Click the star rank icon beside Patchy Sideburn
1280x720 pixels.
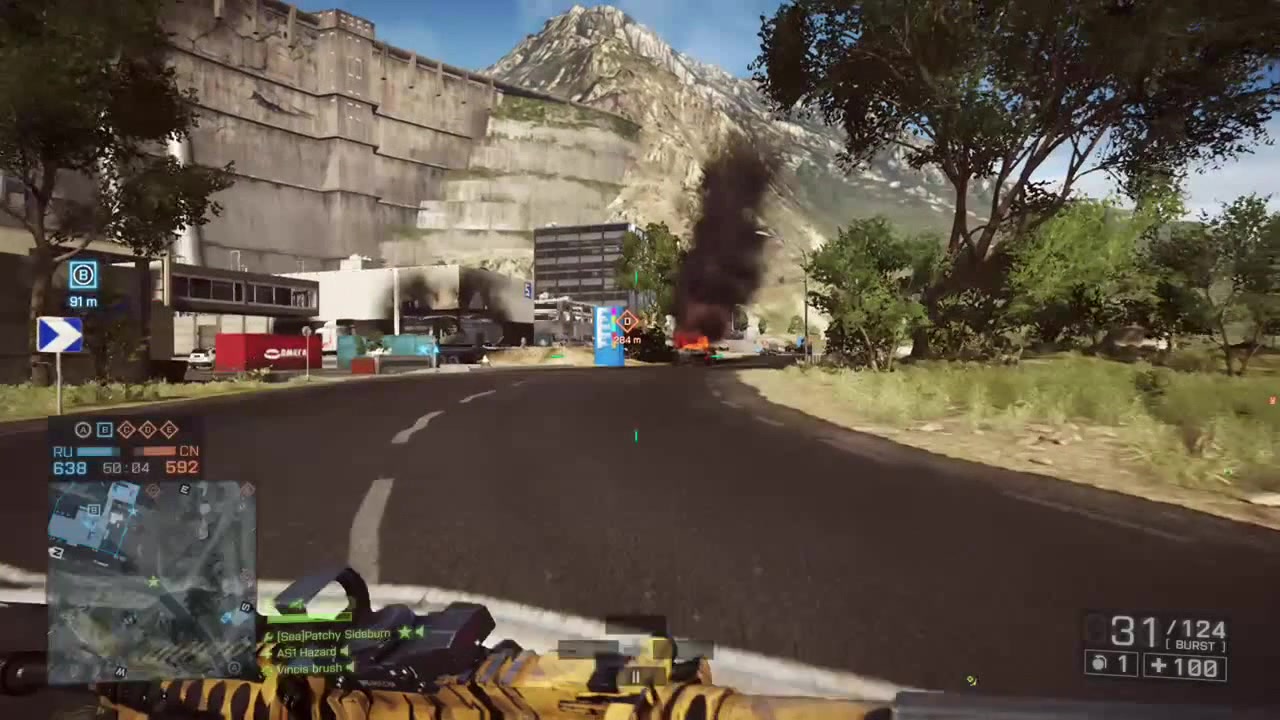(405, 634)
